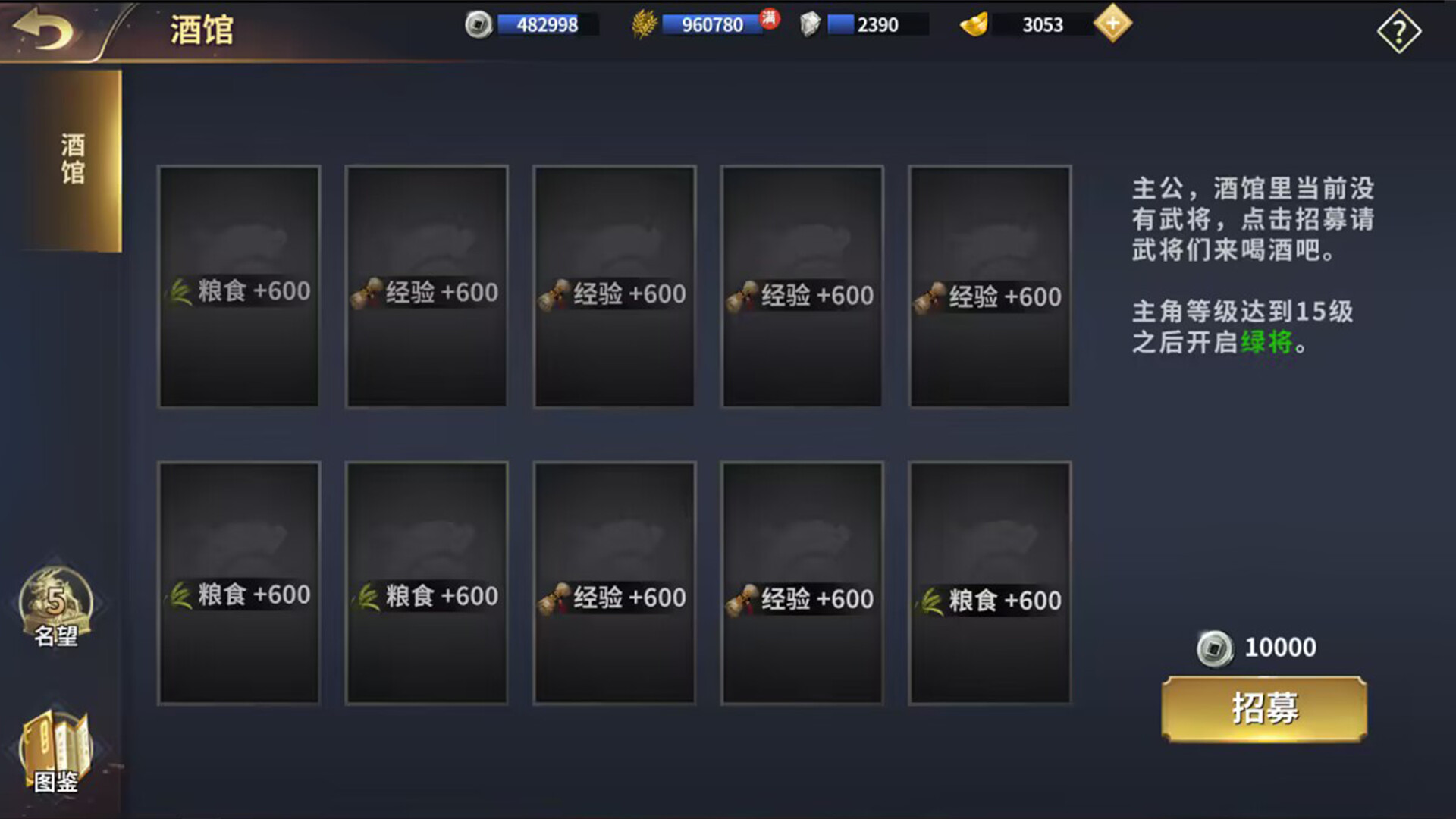The width and height of the screenshot is (1456, 819).
Task: Click the gold ingot resource icon
Action: 973,24
